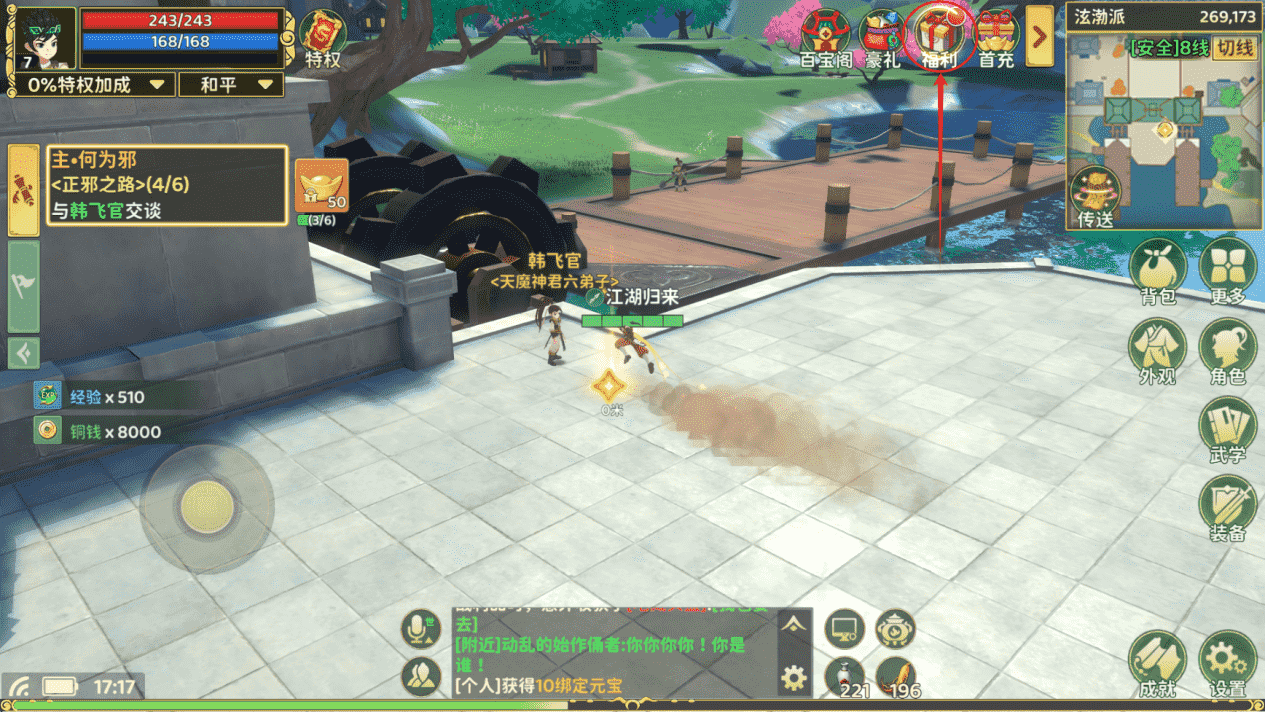Image resolution: width=1265 pixels, height=712 pixels.
Task: Open the 更多 more menu
Action: pyautogui.click(x=1228, y=270)
